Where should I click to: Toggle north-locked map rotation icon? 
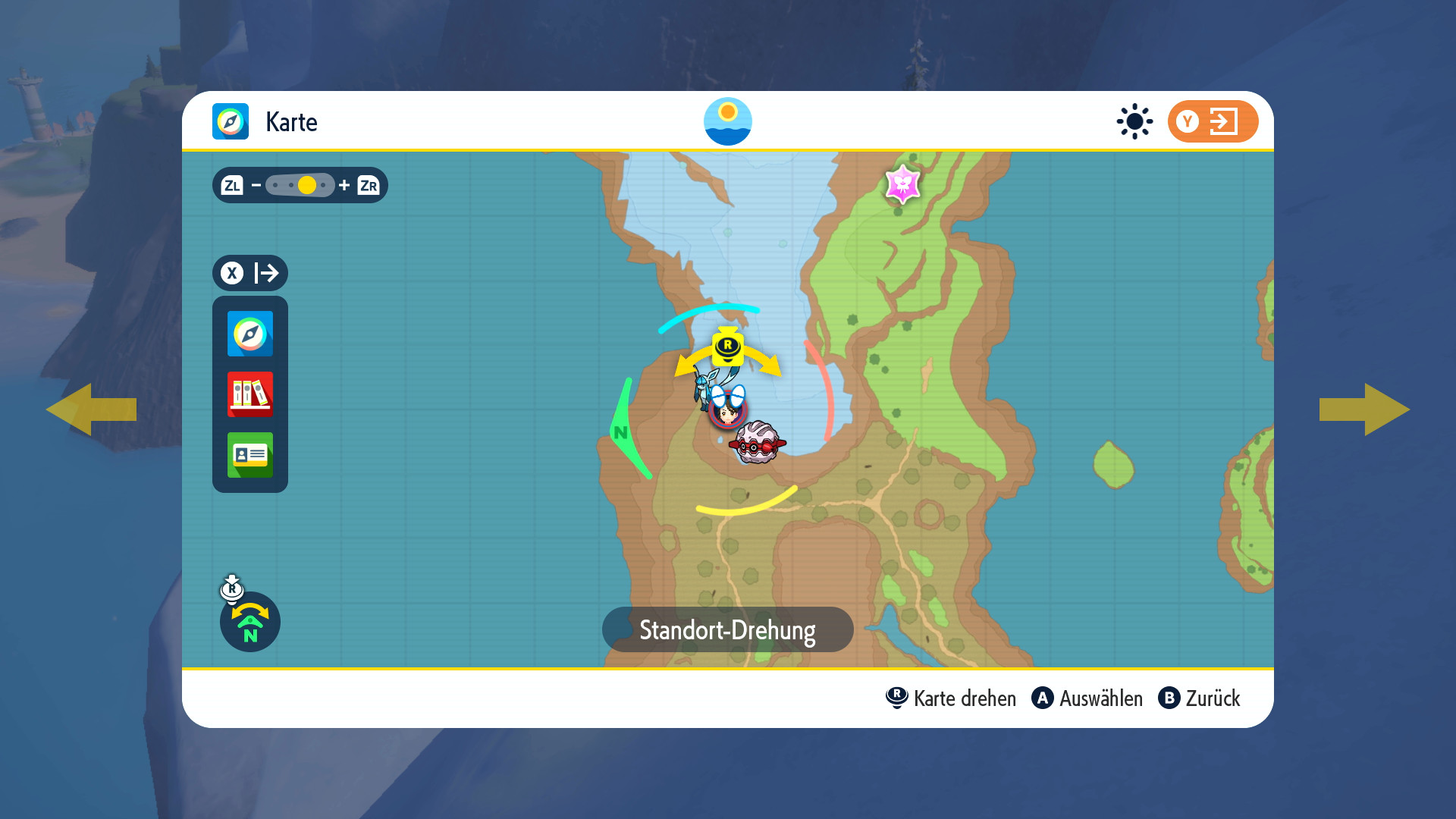[249, 621]
